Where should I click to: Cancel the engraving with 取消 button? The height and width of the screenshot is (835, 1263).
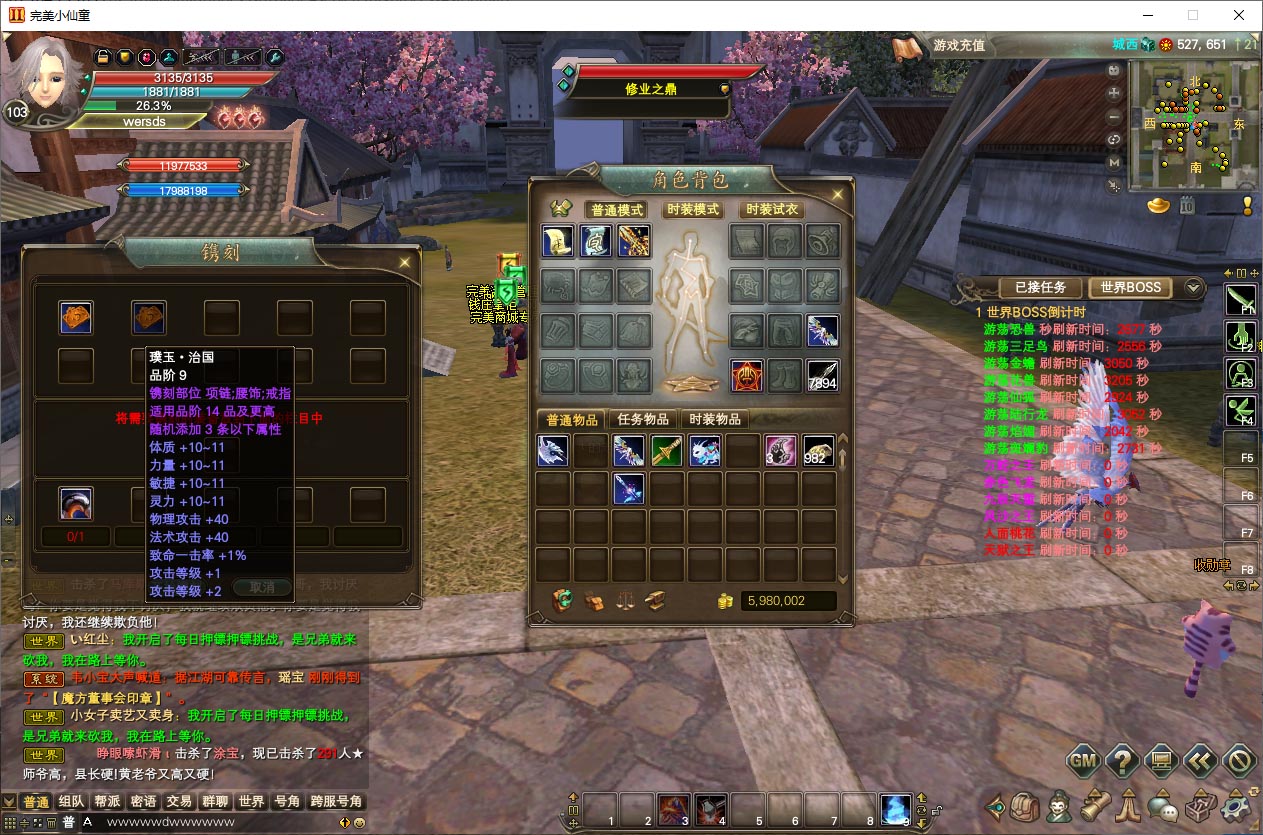[261, 588]
